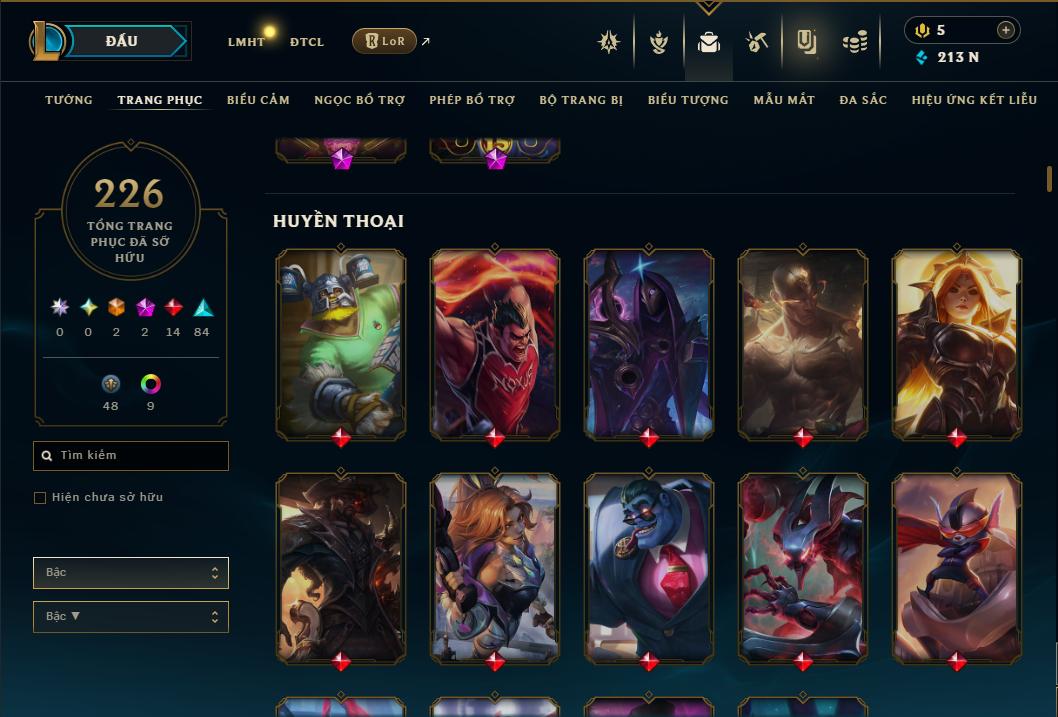This screenshot has height=717, width=1058.
Task: Open the BỘ TRANG BỊ tab
Action: pos(581,100)
